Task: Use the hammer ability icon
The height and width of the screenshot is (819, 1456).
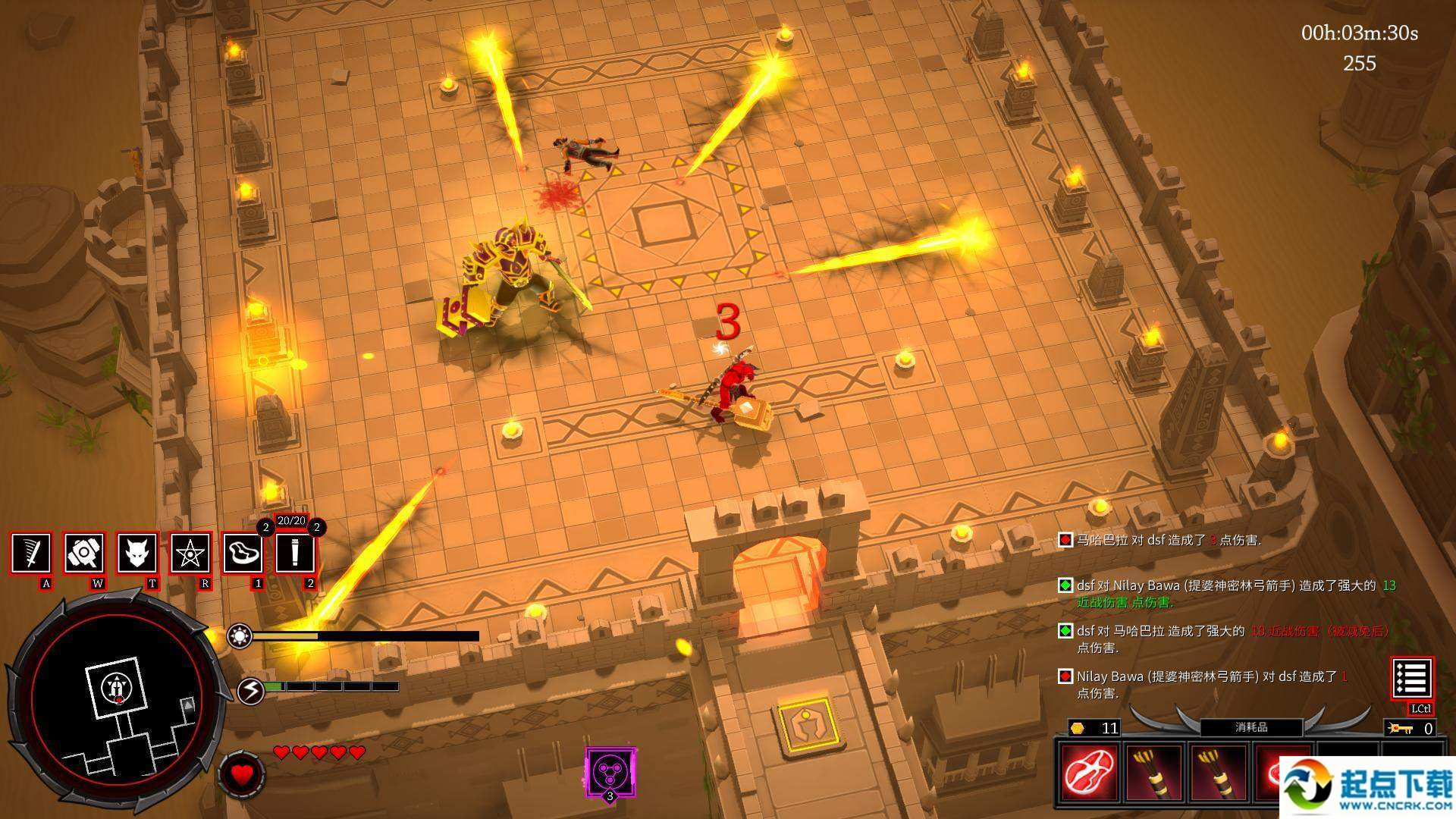Action: [x=84, y=553]
